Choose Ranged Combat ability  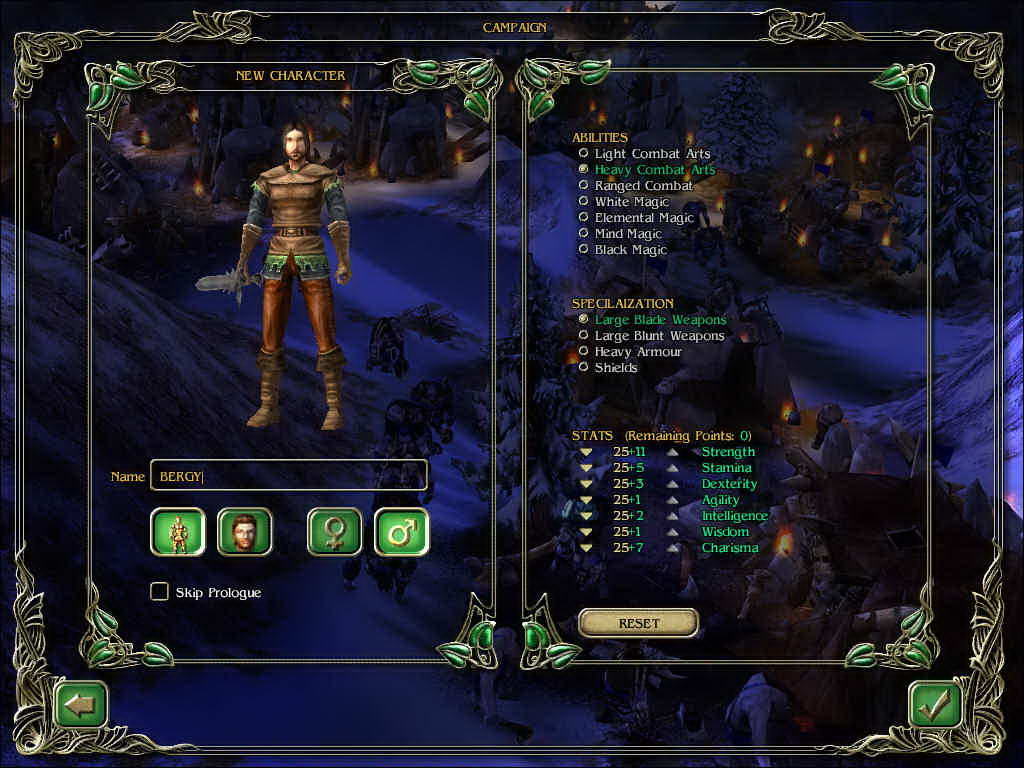click(584, 186)
